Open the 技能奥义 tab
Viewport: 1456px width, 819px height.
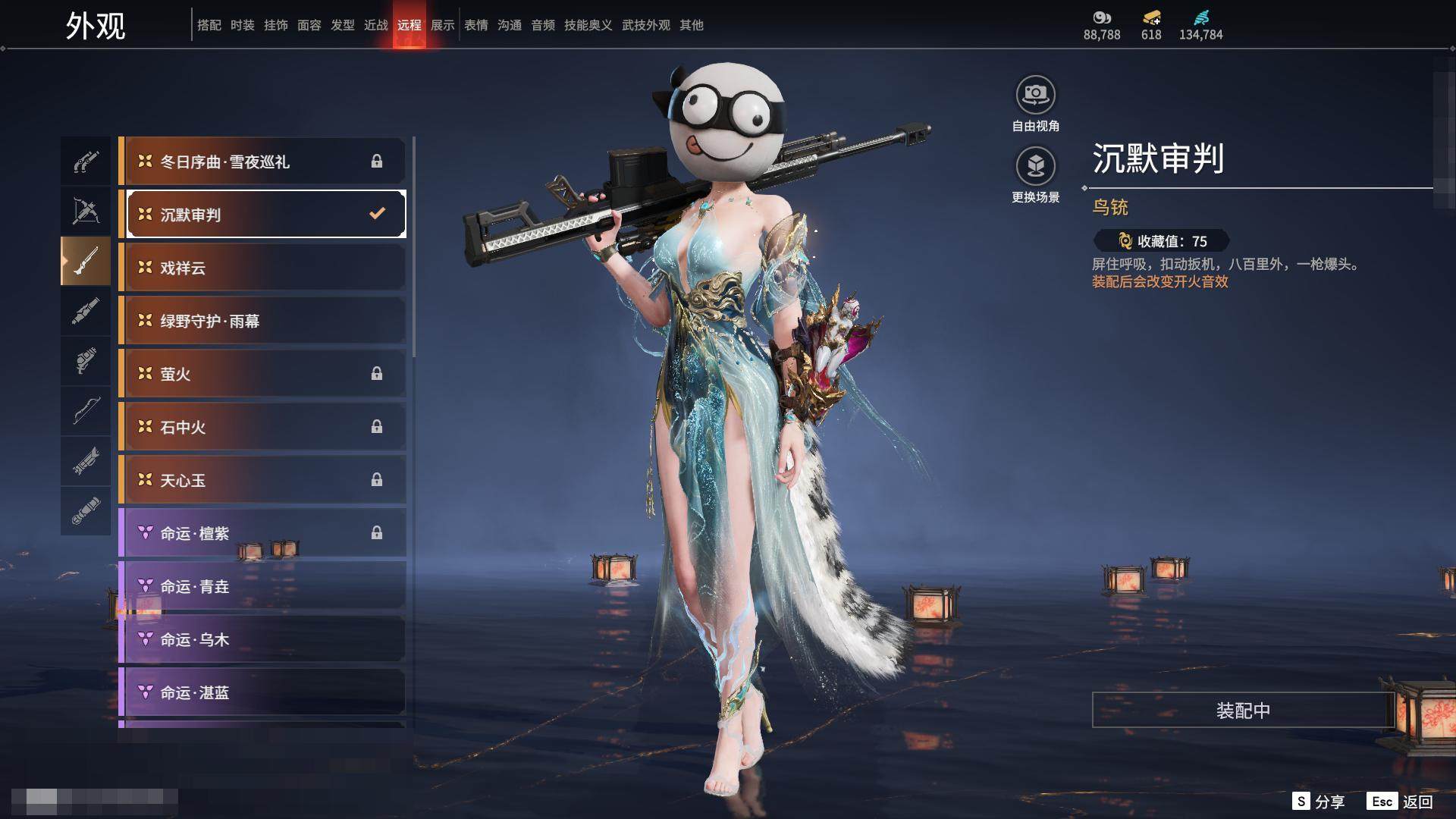pos(588,25)
